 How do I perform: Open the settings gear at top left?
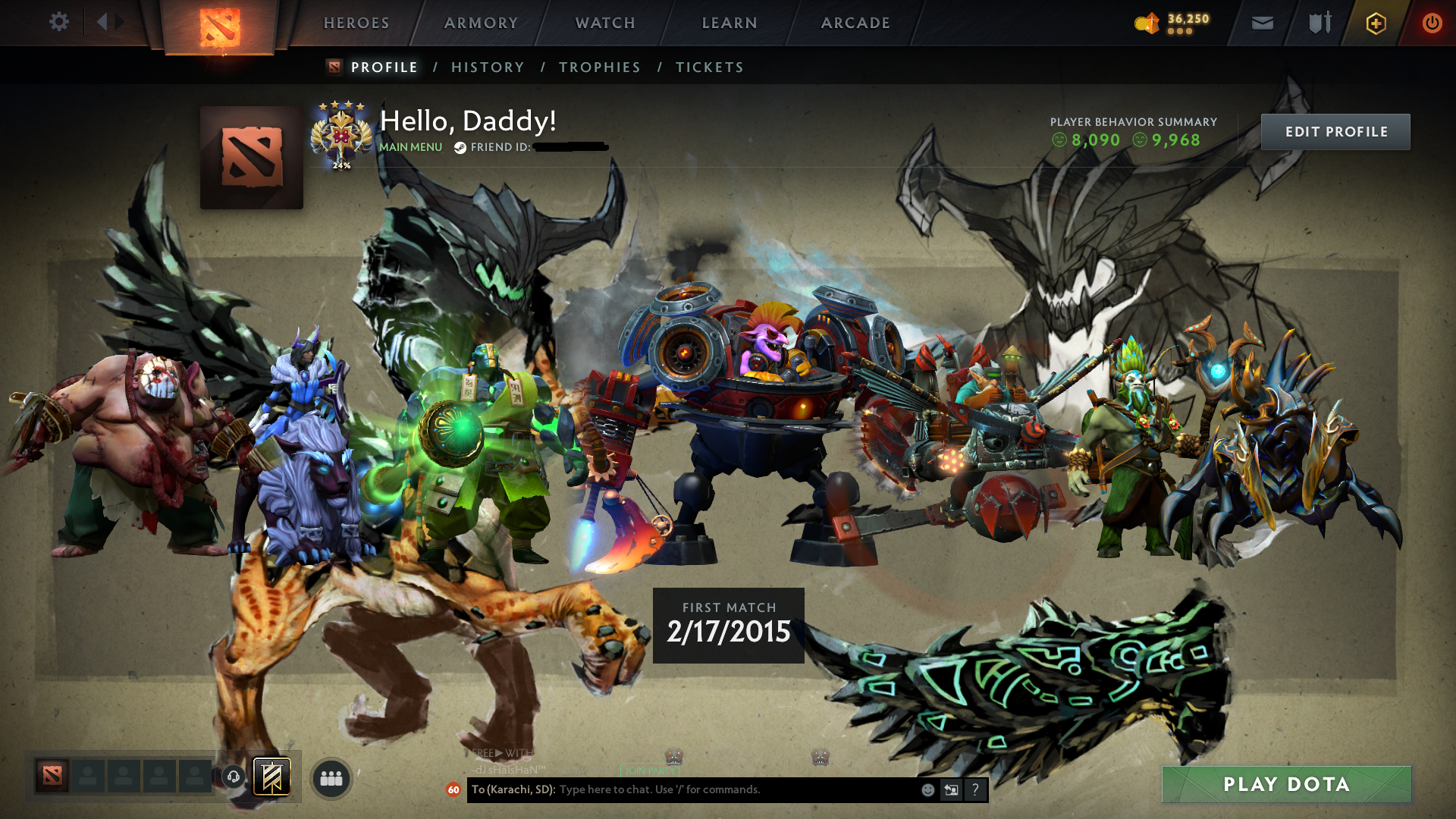pyautogui.click(x=59, y=23)
